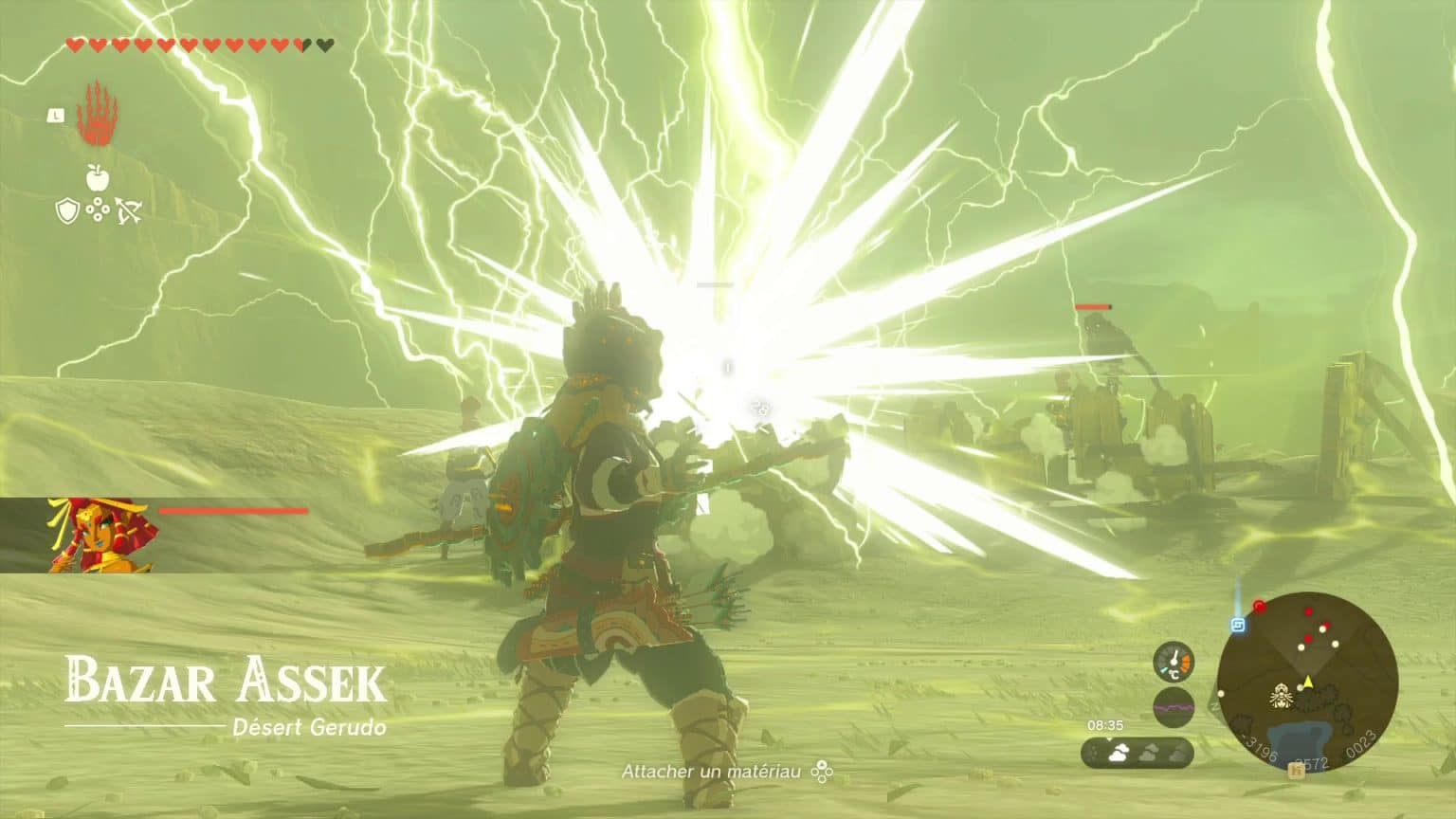Image resolution: width=1456 pixels, height=819 pixels.
Task: Click the thermometer temperature gauge icon
Action: (x=1174, y=663)
